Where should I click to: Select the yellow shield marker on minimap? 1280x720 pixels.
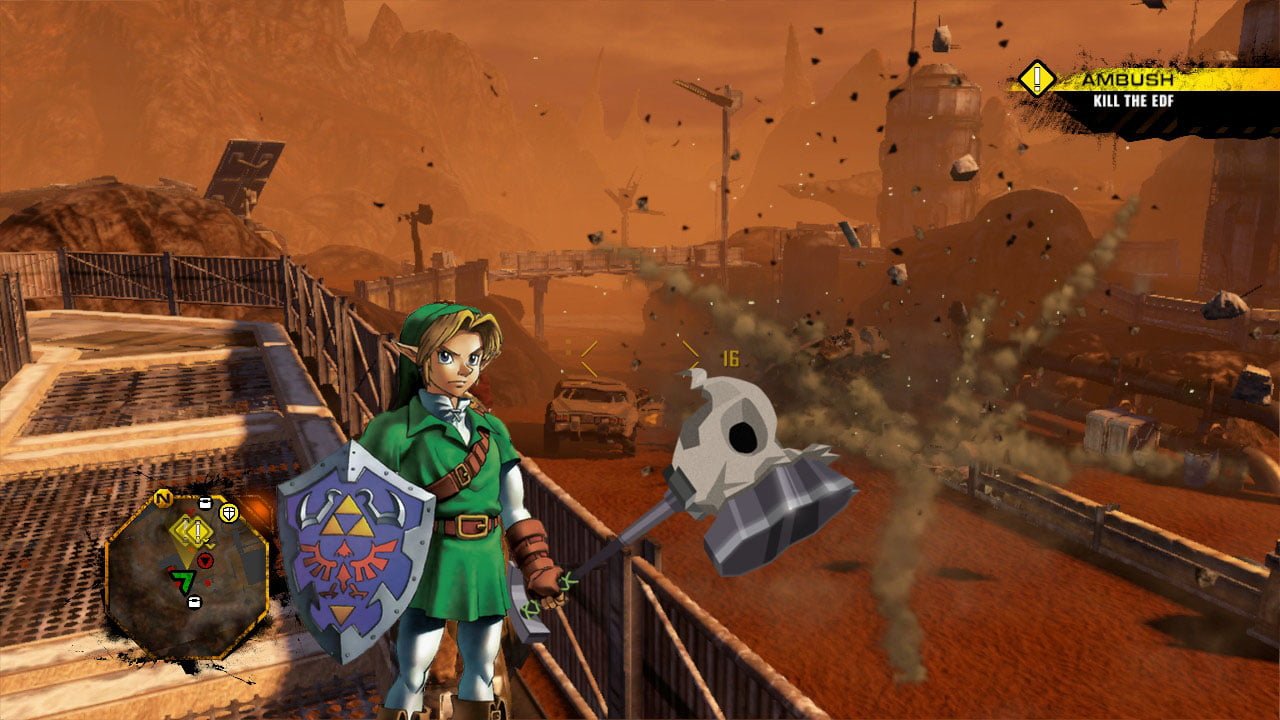[228, 513]
